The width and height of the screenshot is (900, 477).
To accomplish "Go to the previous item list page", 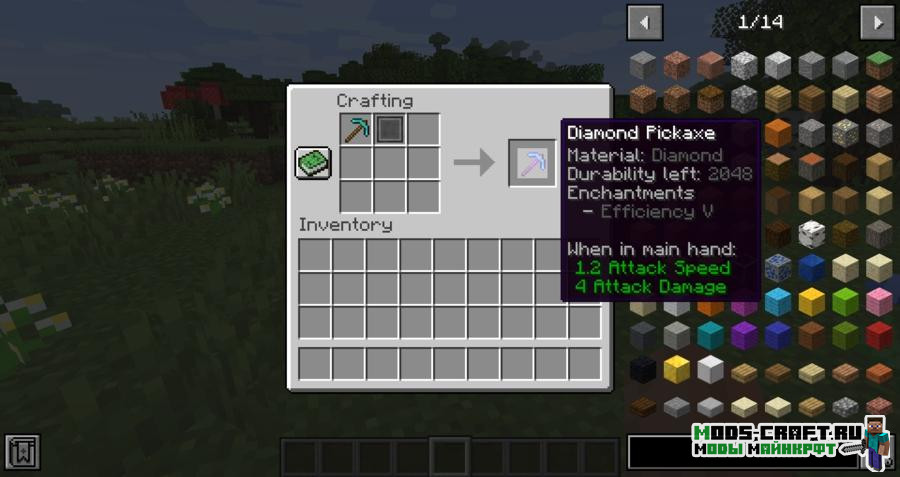I will (x=644, y=22).
